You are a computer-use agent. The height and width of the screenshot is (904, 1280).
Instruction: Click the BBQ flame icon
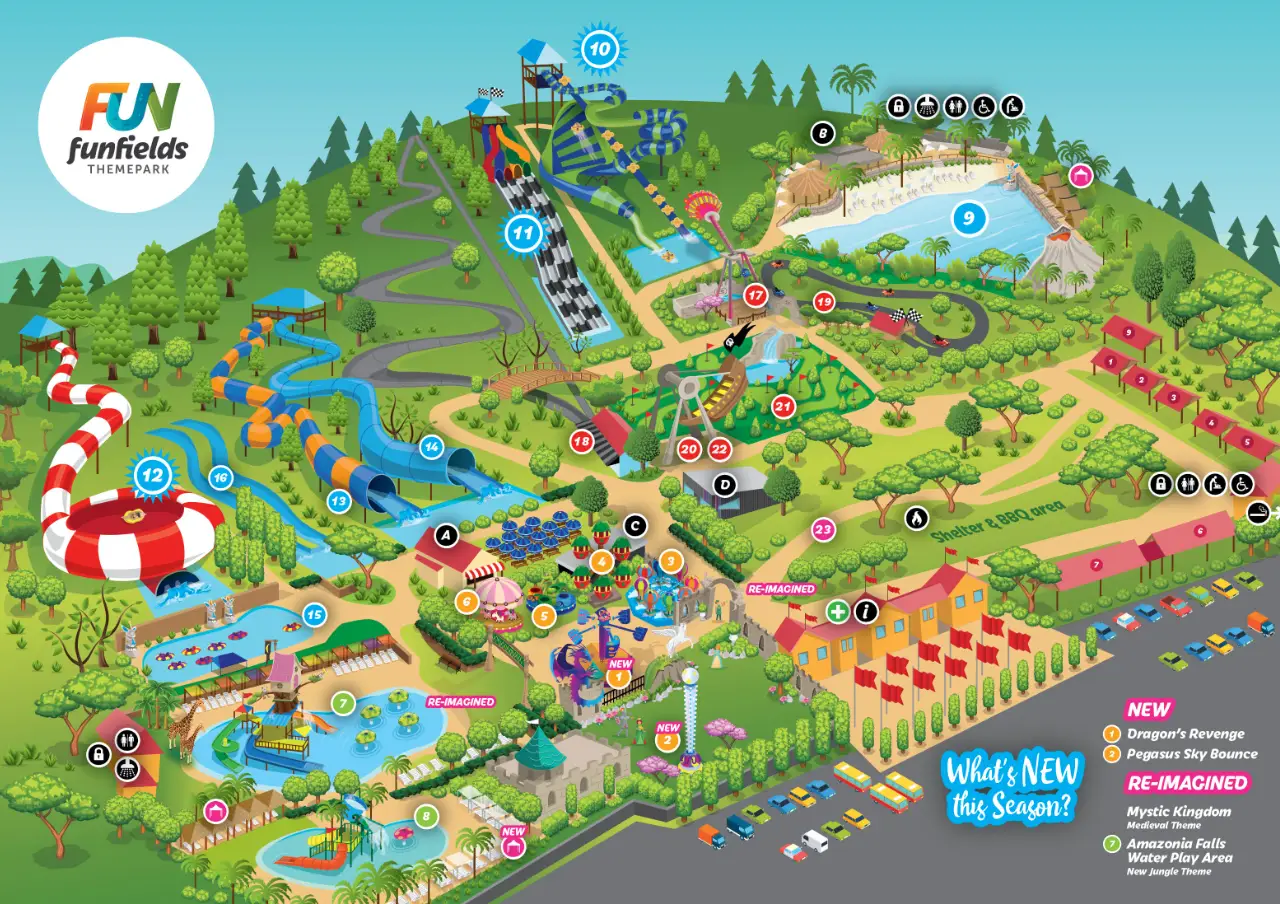(x=916, y=517)
